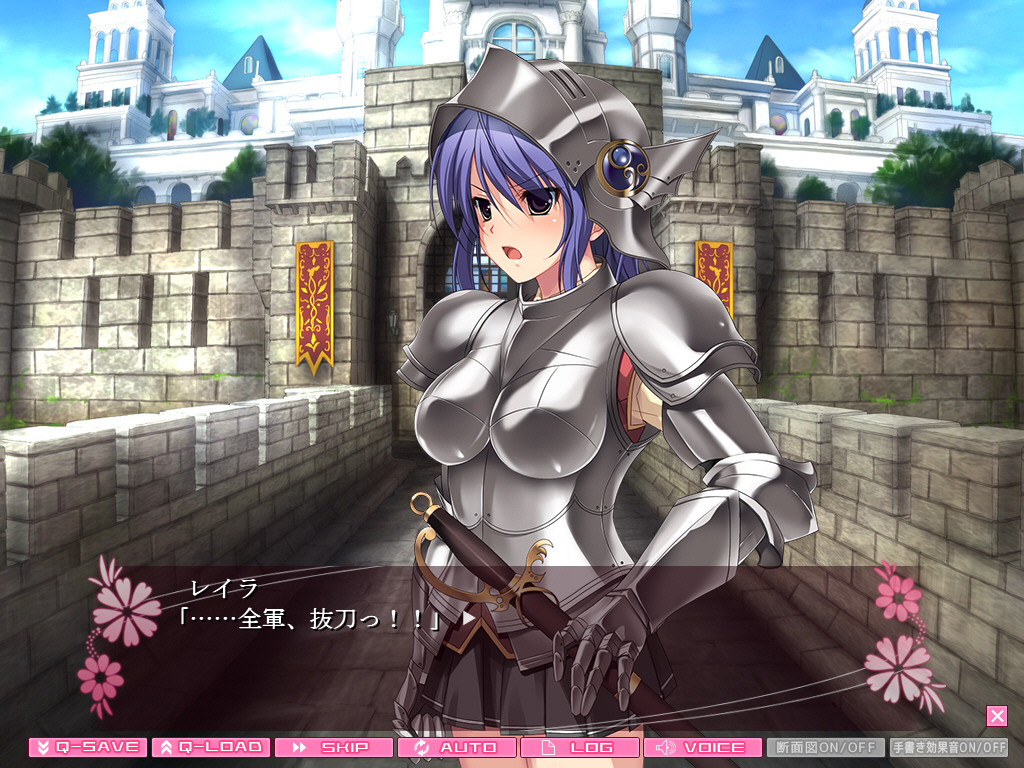
Task: Open the message LOG
Action: pyautogui.click(x=580, y=747)
